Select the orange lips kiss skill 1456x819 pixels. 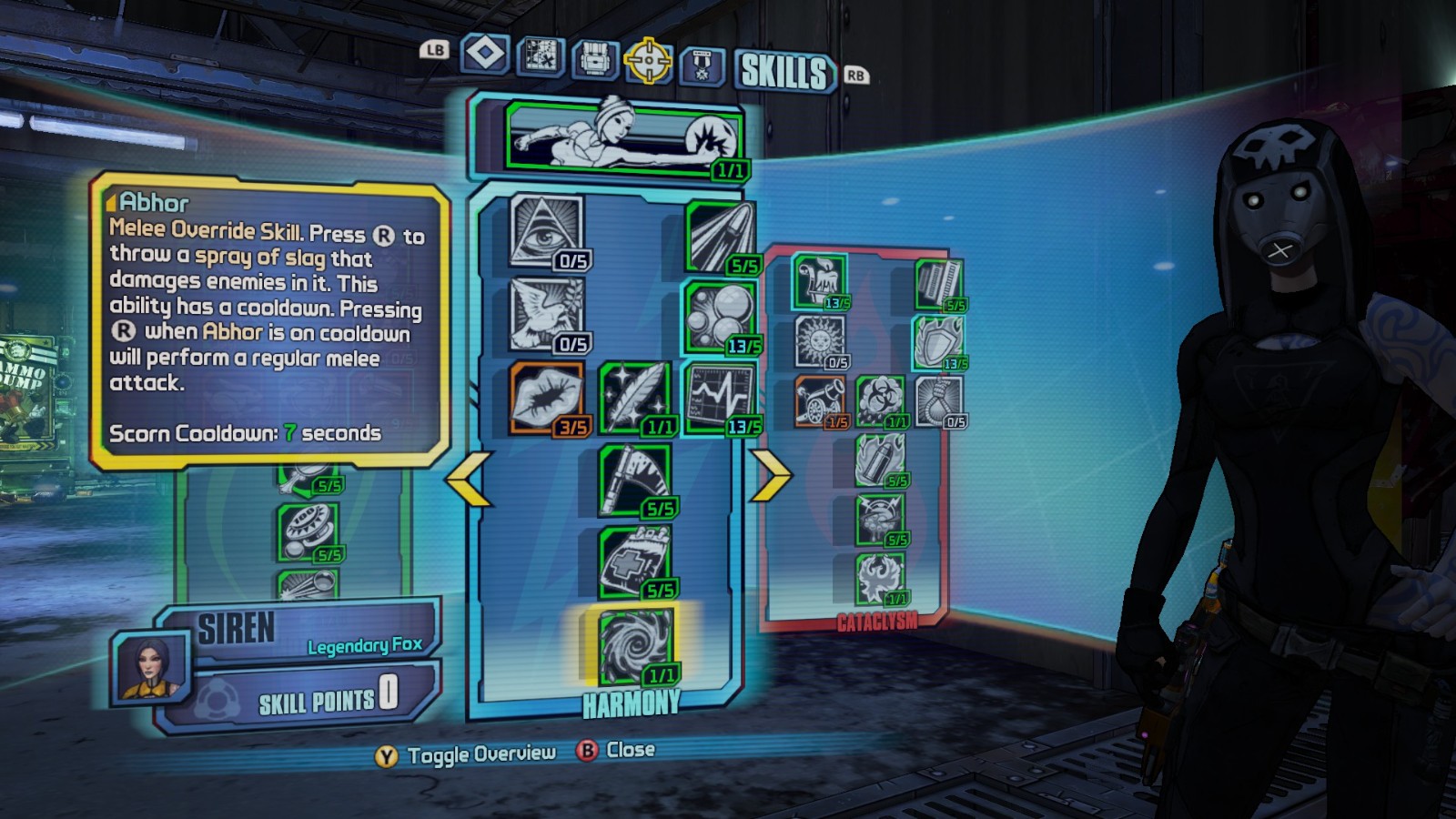[x=546, y=398]
